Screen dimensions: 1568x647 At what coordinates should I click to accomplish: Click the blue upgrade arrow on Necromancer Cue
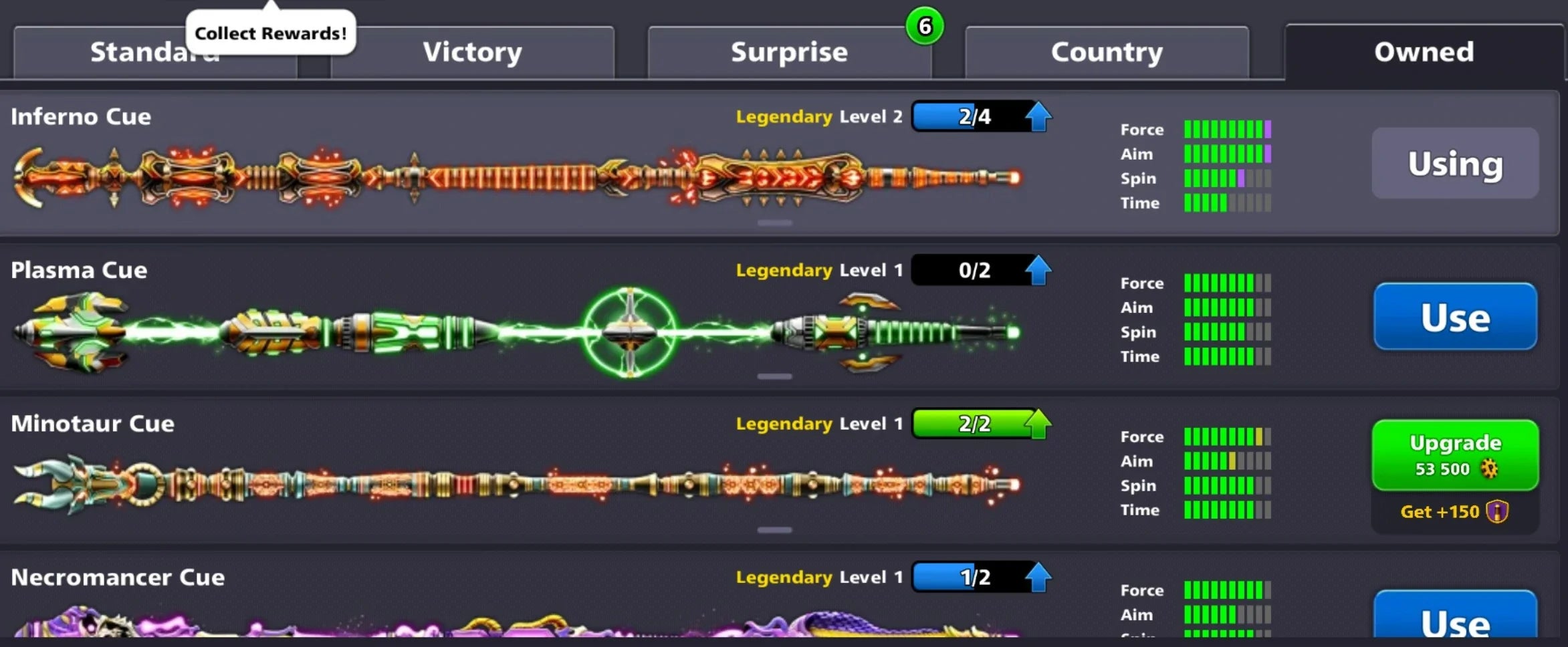click(x=1037, y=576)
